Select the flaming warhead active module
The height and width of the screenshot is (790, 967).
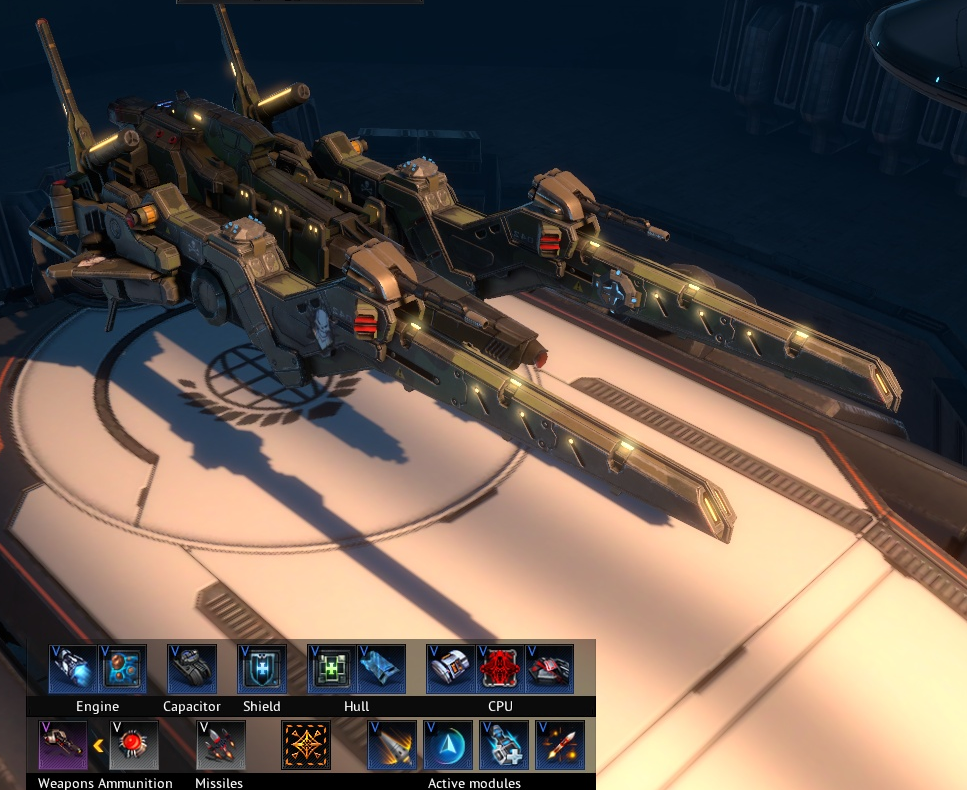[x=392, y=745]
